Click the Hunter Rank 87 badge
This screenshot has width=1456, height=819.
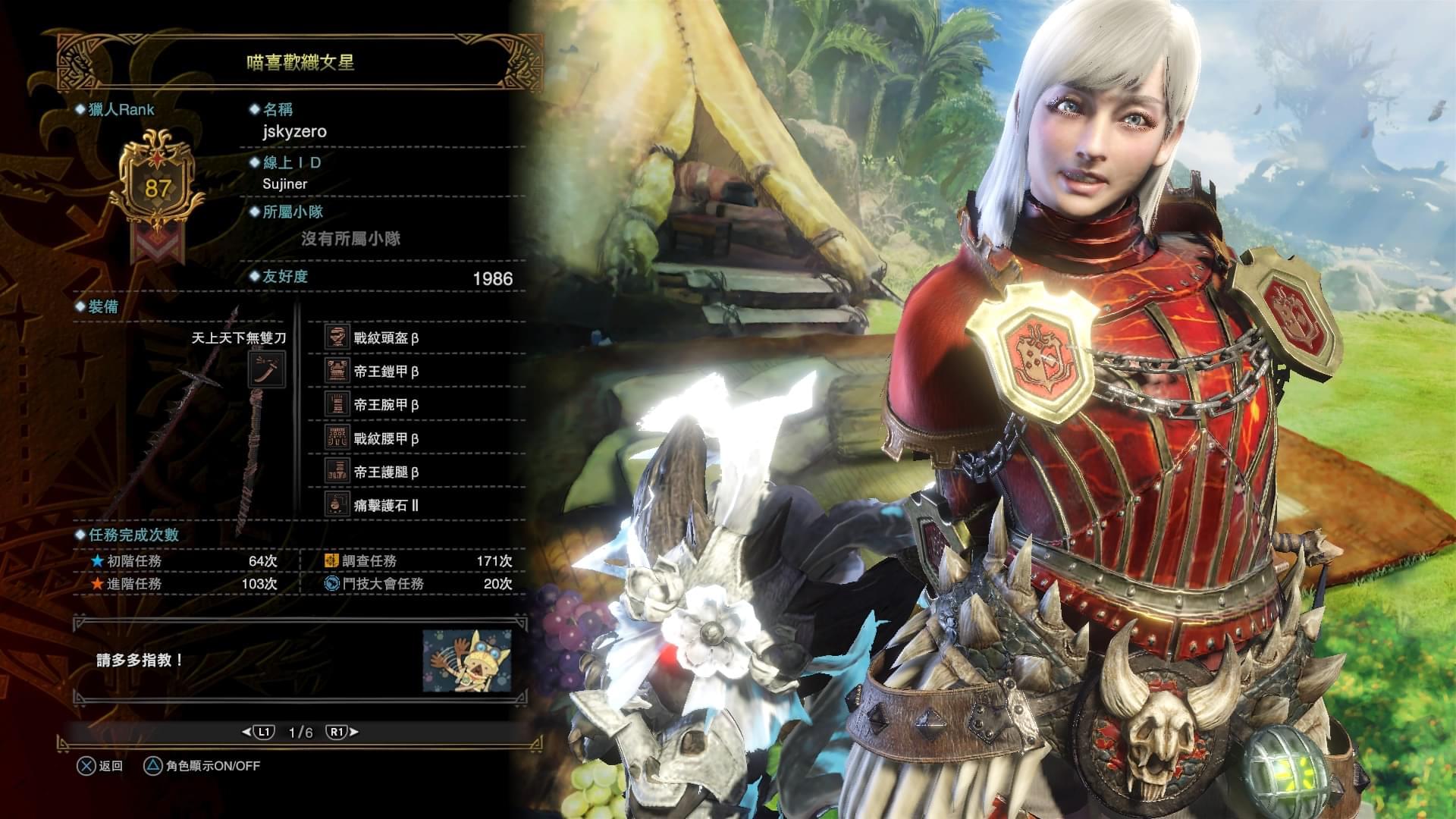pyautogui.click(x=157, y=186)
